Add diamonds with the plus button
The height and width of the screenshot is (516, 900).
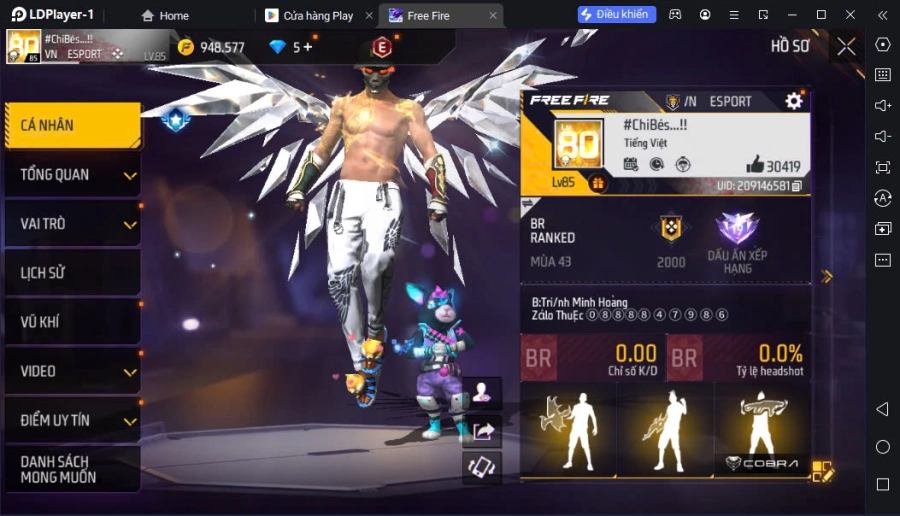(x=307, y=47)
